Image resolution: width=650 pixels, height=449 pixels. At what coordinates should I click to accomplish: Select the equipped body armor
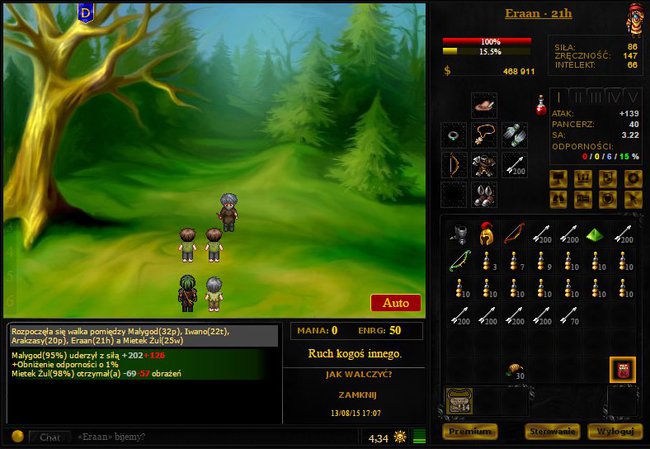tap(485, 164)
